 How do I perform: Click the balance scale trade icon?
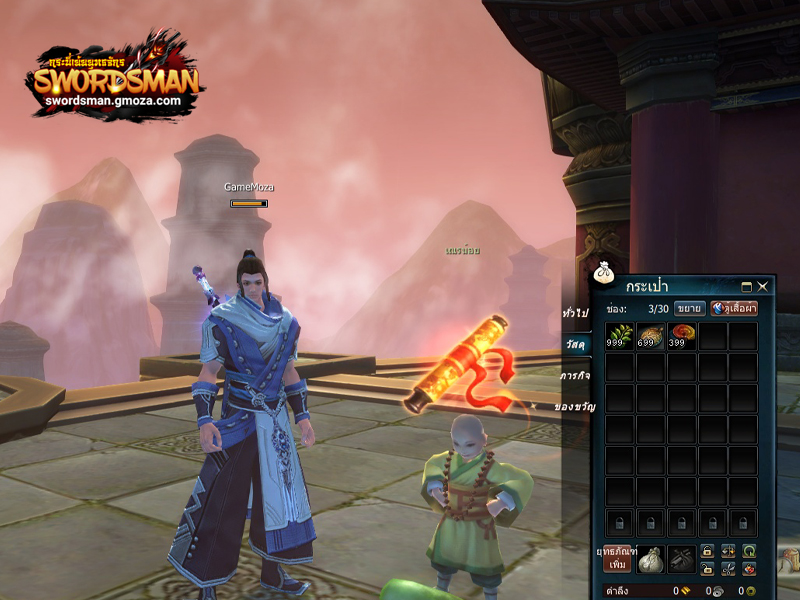coord(728,551)
